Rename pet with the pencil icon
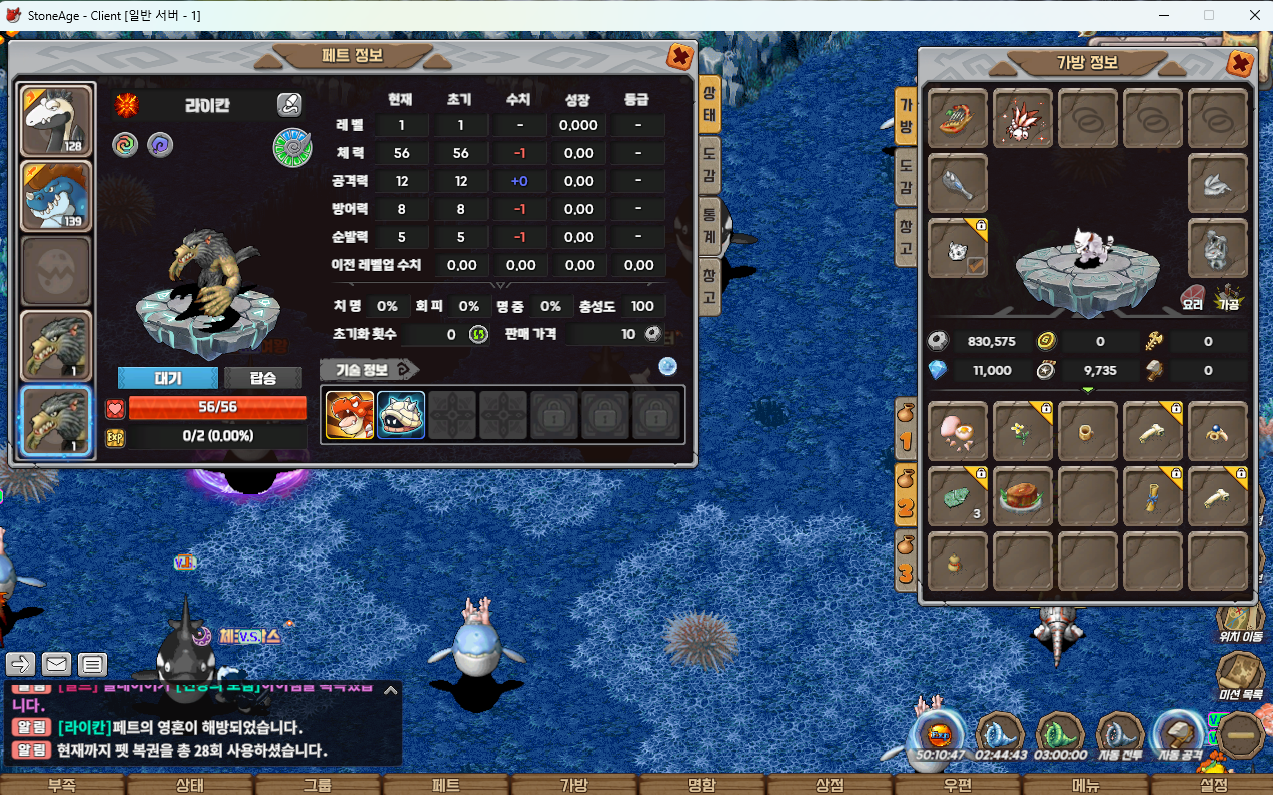 (x=289, y=104)
